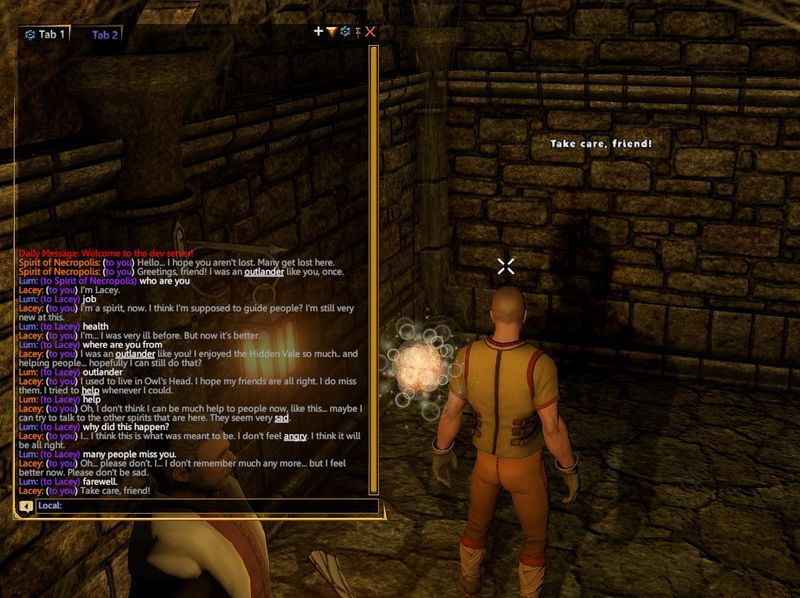
Task: Click the underlined "outlander" link in Lacey's message
Action: (x=135, y=353)
